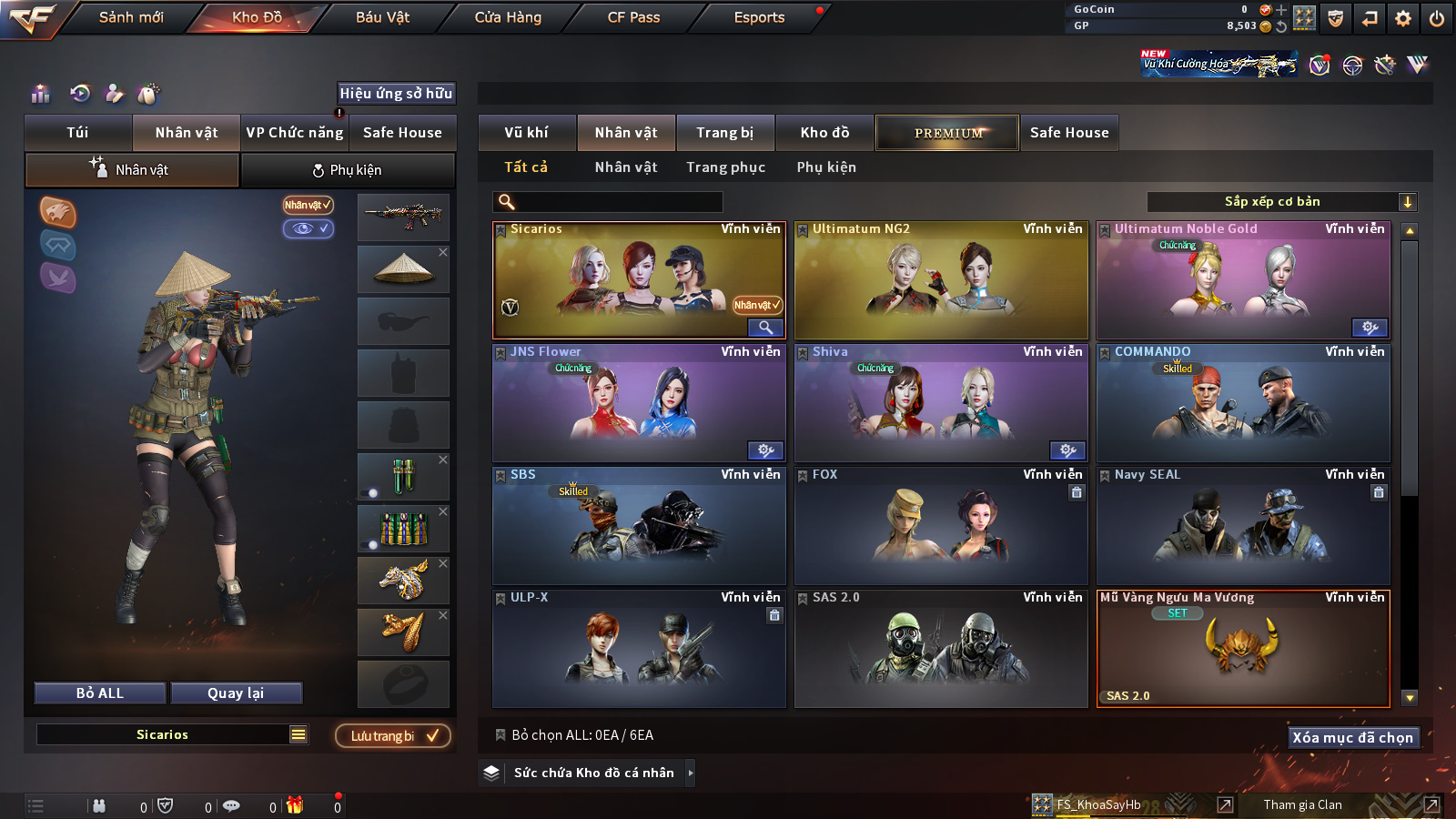
Task: Open the Trang bị tab
Action: [x=724, y=133]
